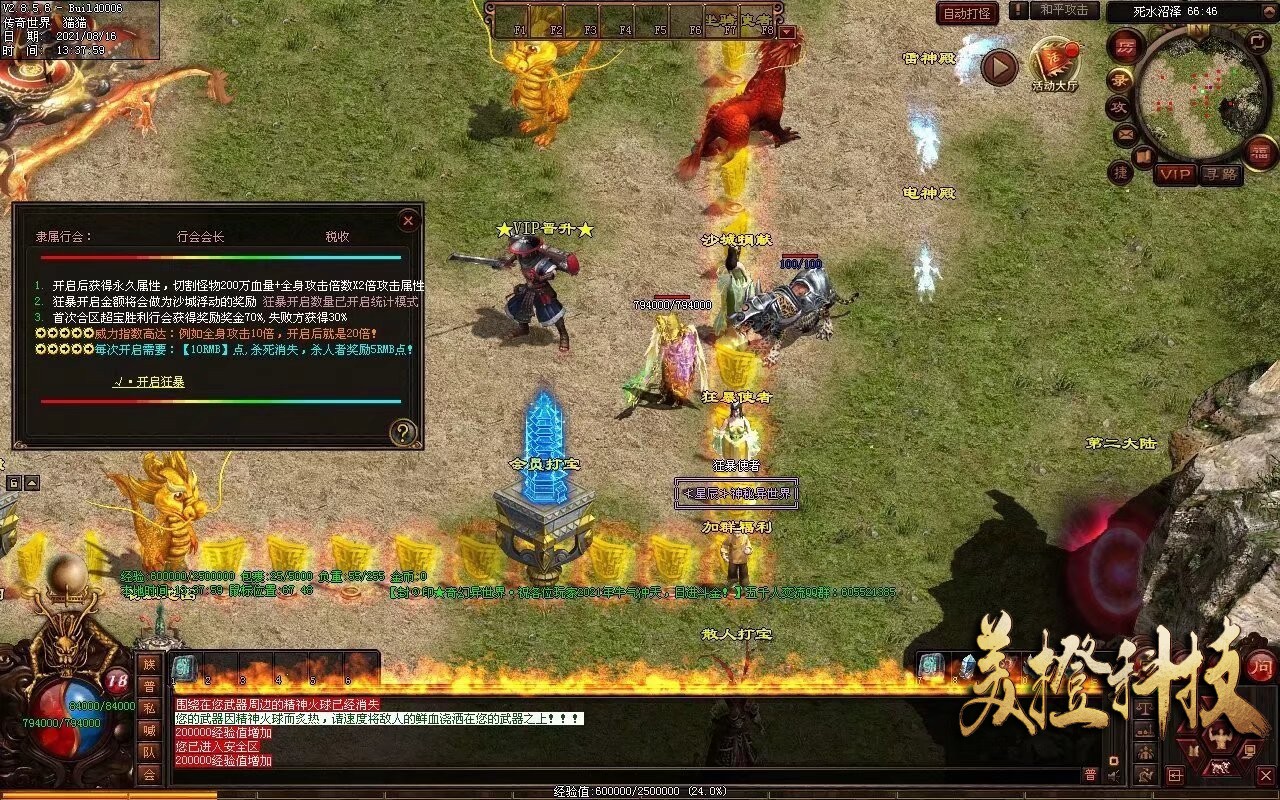Enable the 开启狂暴 checkbox in the guild panel
Image resolution: width=1280 pixels, height=800 pixels.
point(150,381)
